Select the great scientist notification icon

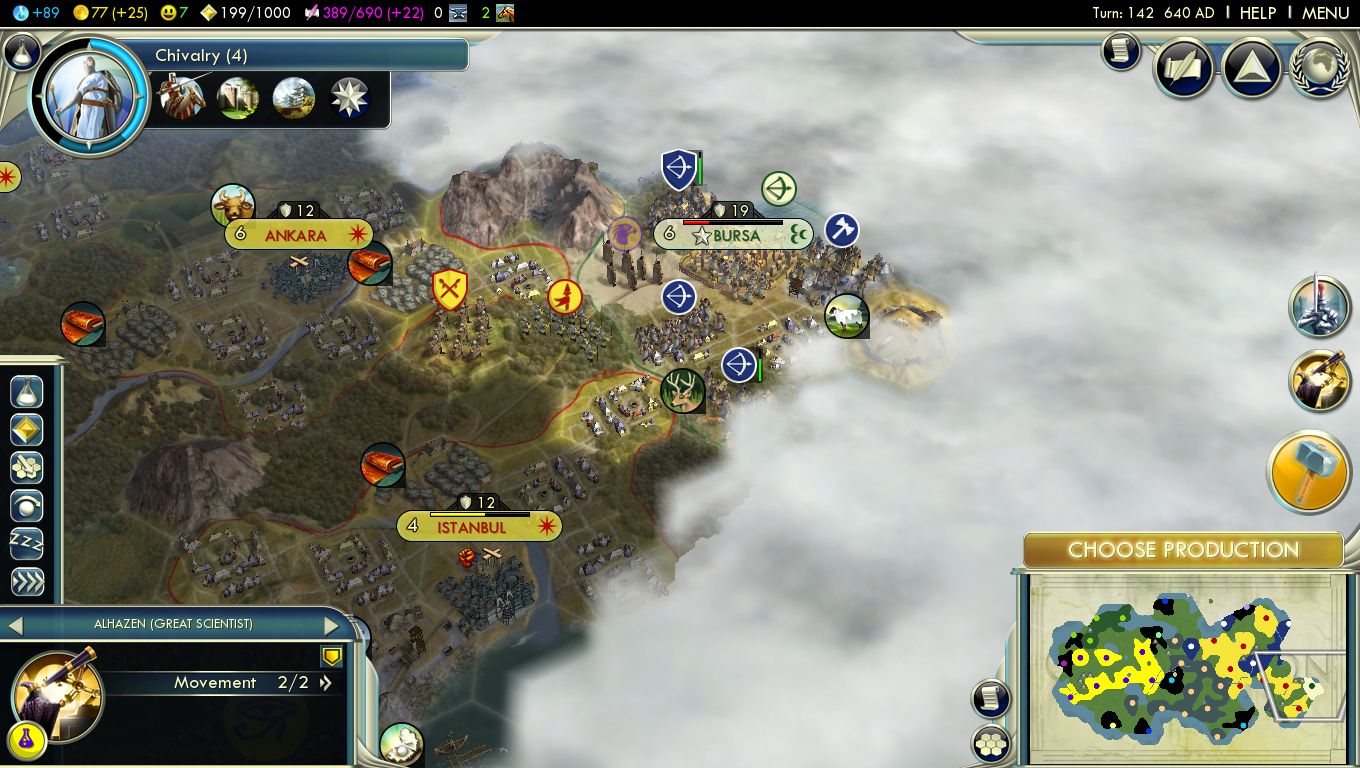(1319, 380)
